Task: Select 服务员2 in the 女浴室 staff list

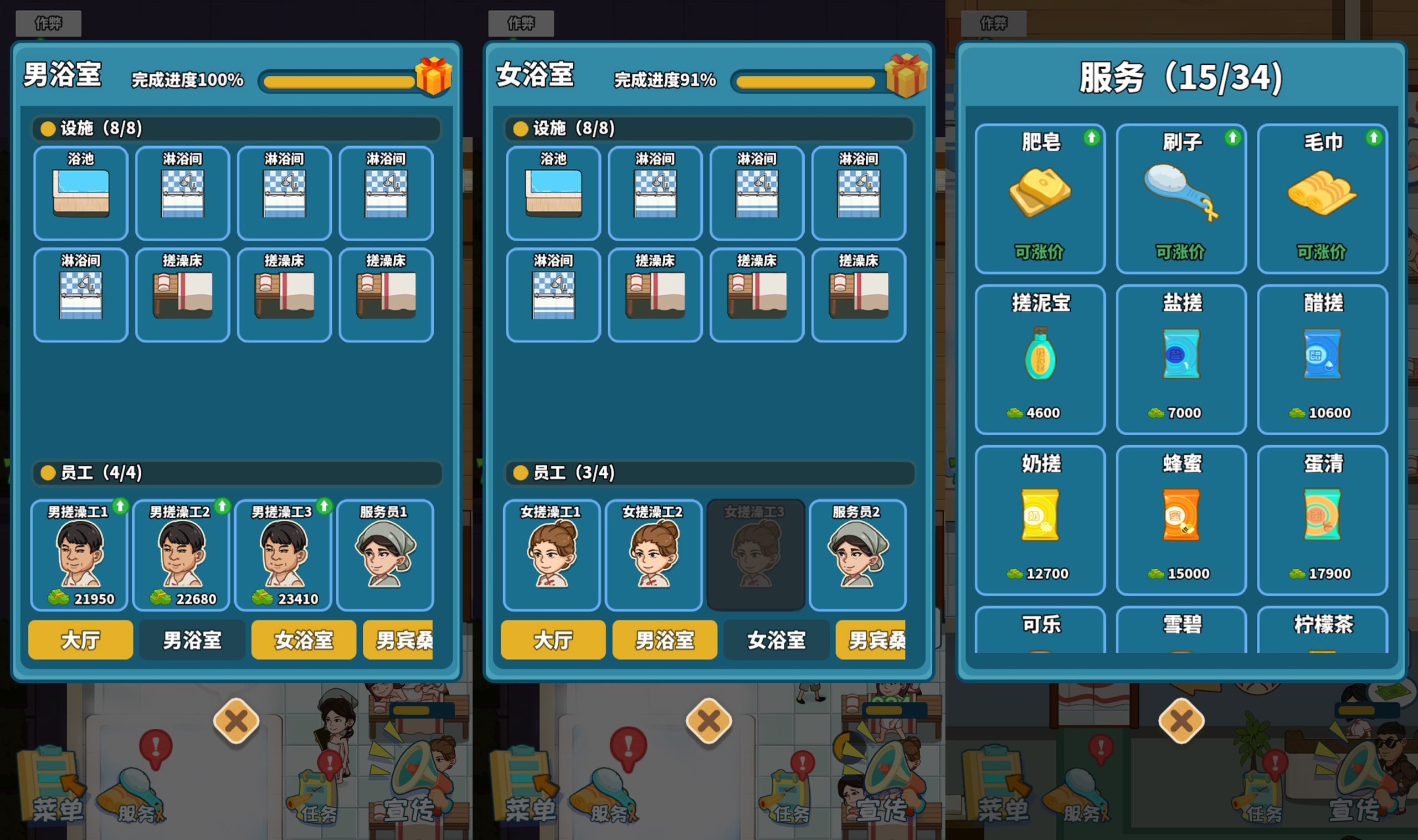Action: [x=858, y=555]
